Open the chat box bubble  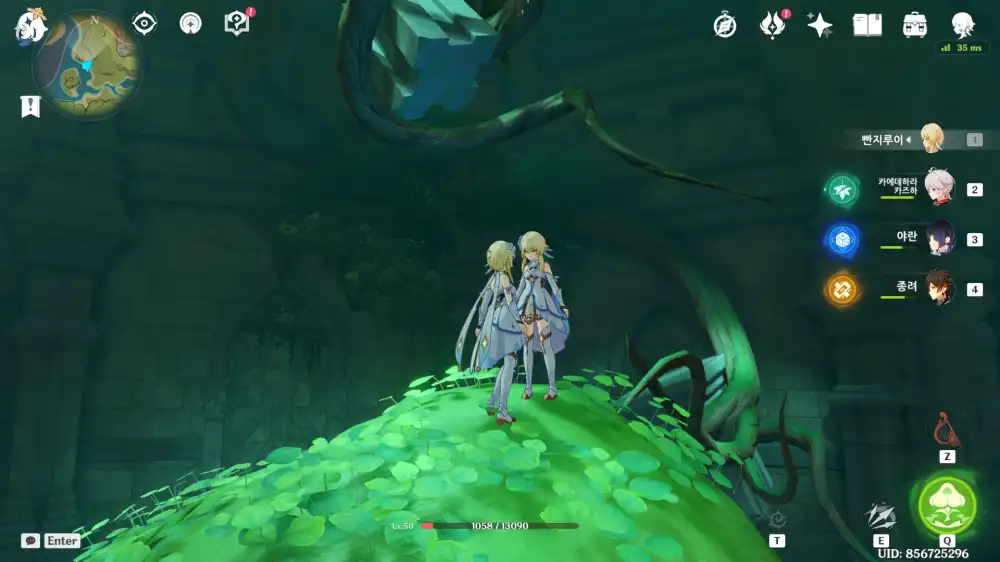(31, 540)
